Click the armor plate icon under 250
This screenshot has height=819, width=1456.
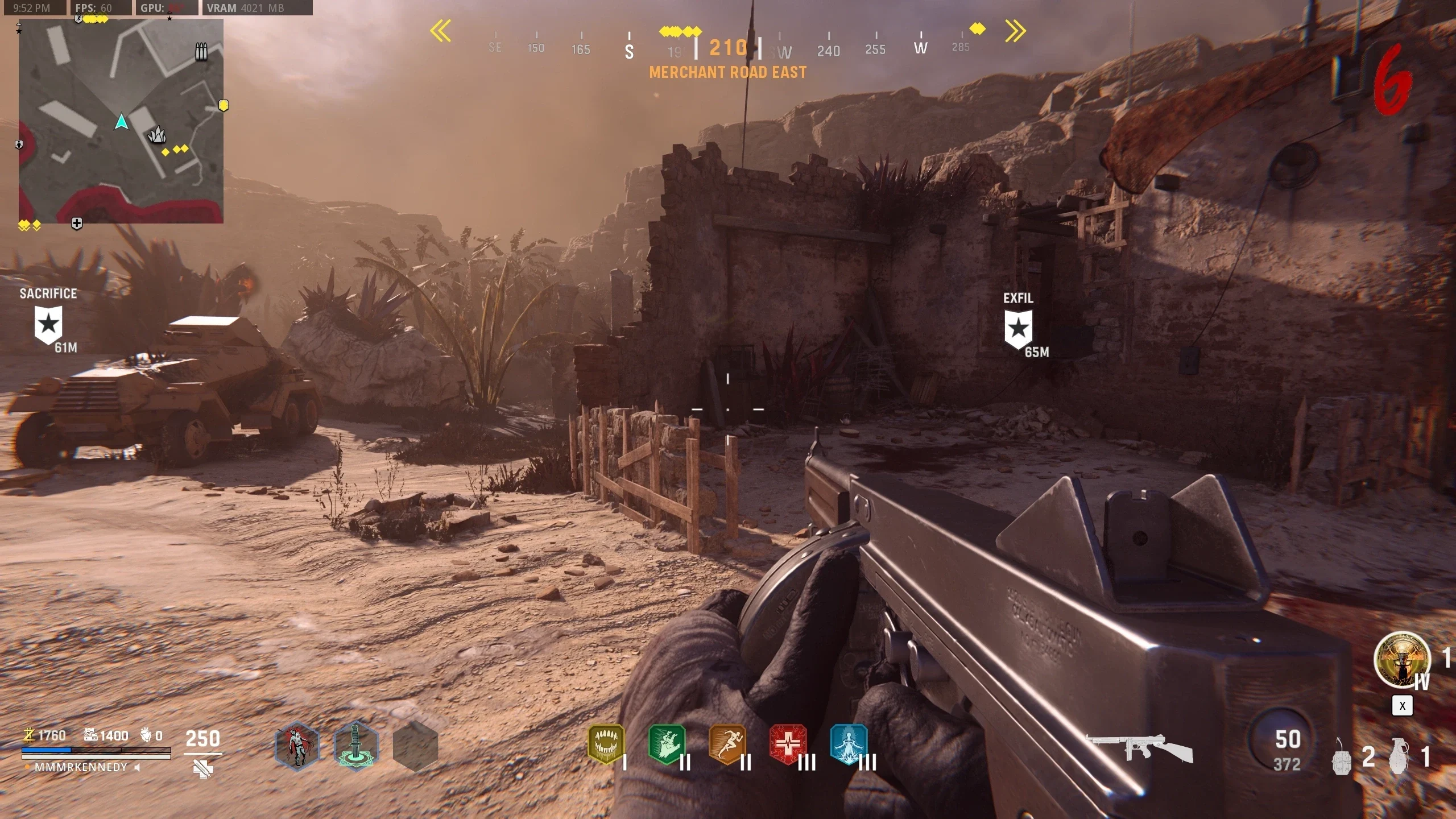(203, 769)
